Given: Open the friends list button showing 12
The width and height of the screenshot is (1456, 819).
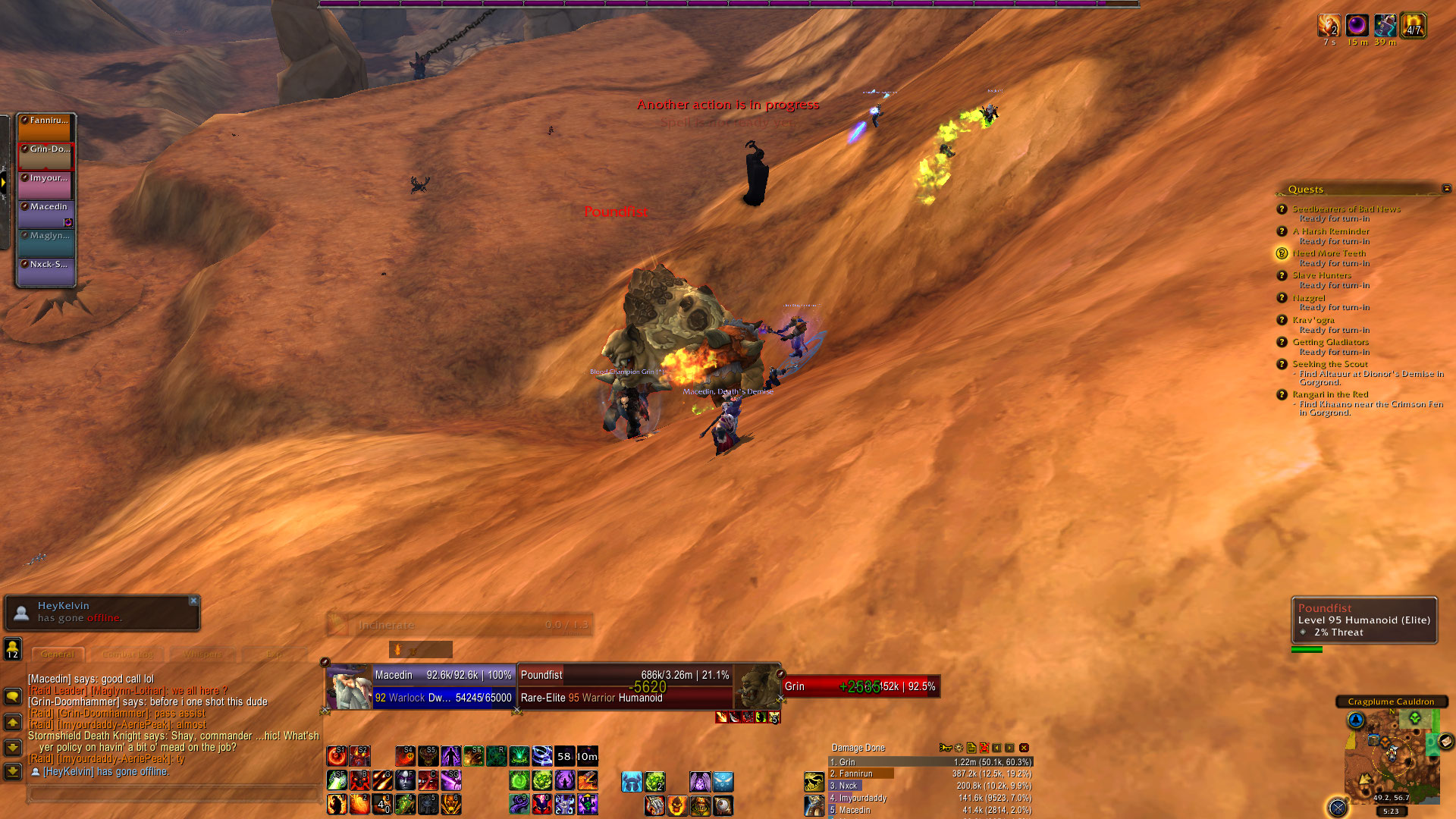Looking at the screenshot, I should tap(13, 649).
